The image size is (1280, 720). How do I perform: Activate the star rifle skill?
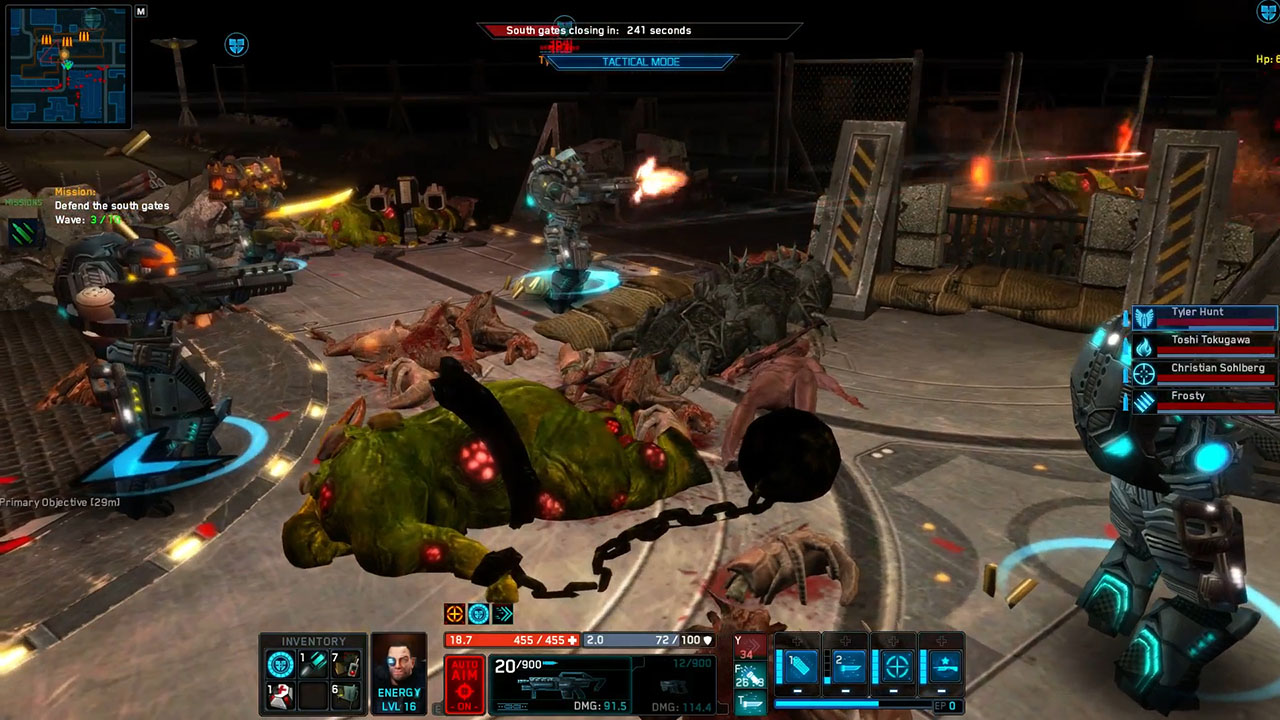coord(943,665)
